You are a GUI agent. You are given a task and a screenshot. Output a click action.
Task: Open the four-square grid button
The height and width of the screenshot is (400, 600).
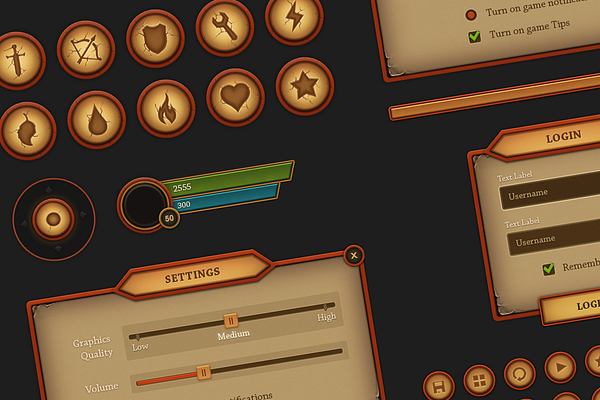pyautogui.click(x=479, y=380)
